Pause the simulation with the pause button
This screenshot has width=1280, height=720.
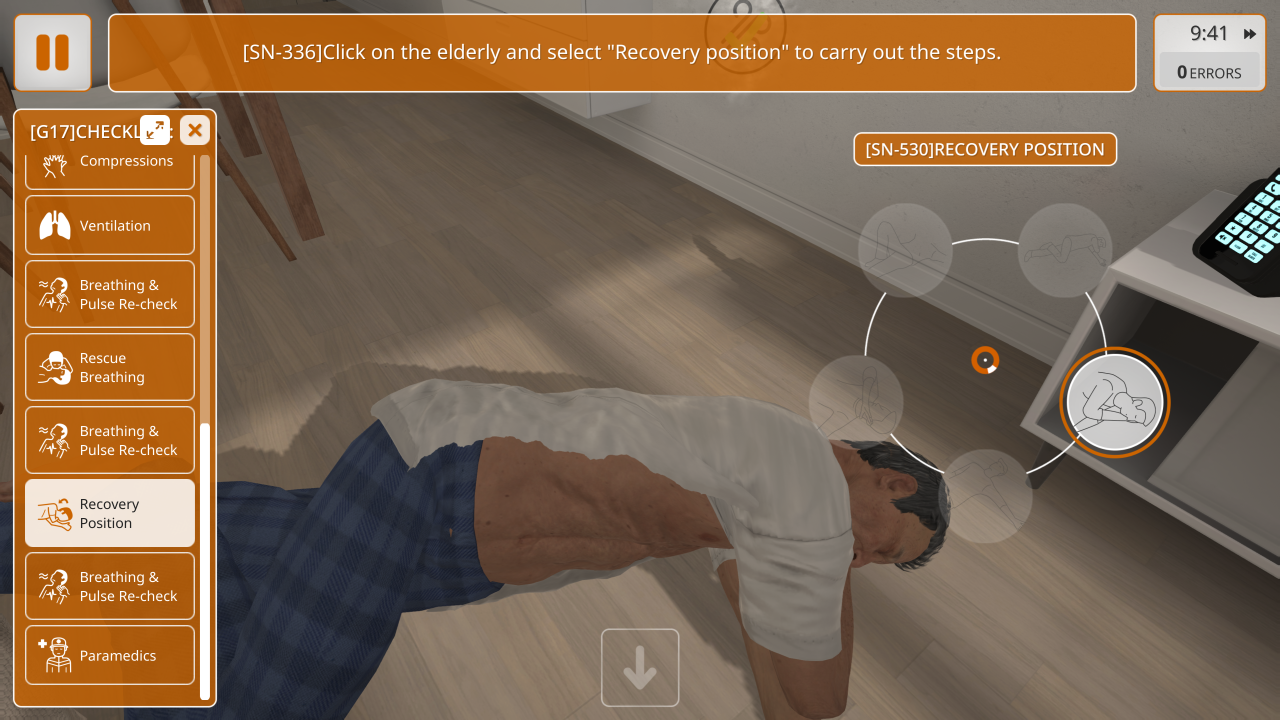(x=52, y=52)
